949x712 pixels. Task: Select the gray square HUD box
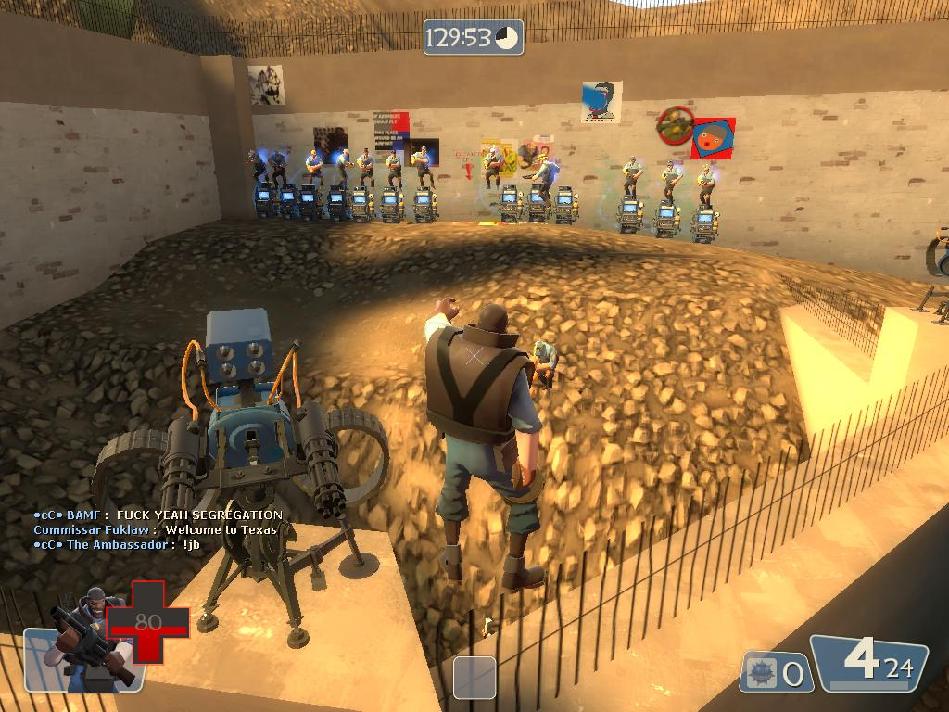coord(474,677)
